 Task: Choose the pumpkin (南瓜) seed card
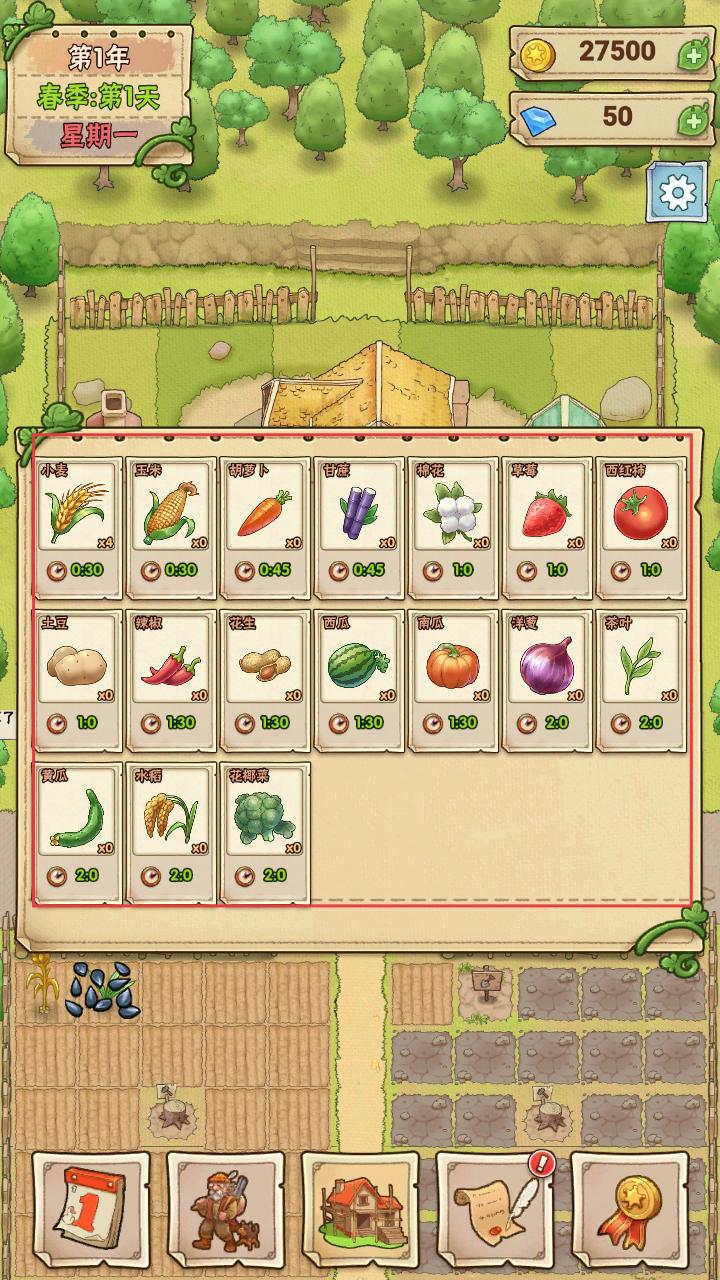pyautogui.click(x=453, y=672)
